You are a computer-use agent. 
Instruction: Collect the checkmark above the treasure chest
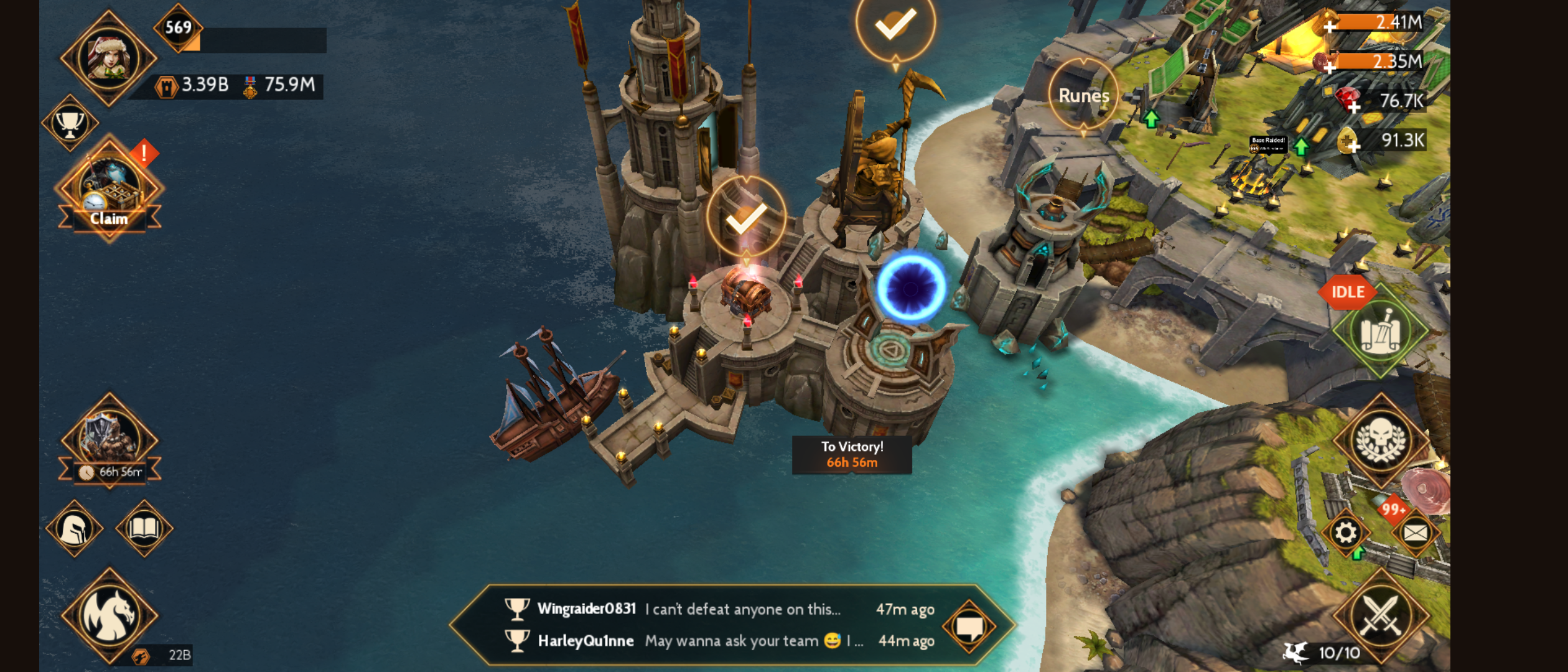coord(746,218)
